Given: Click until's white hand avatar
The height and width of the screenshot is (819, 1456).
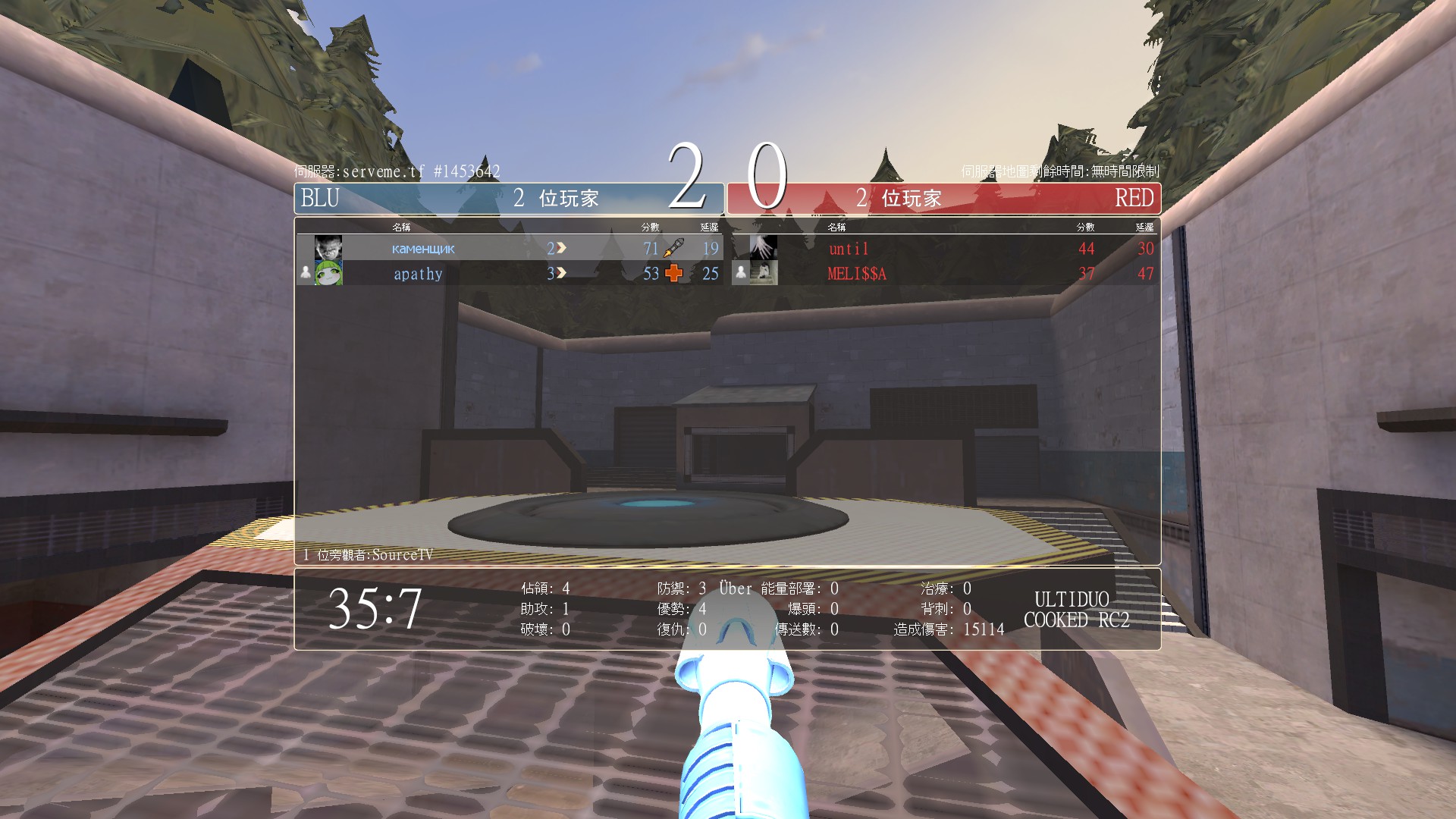Looking at the screenshot, I should [763, 247].
